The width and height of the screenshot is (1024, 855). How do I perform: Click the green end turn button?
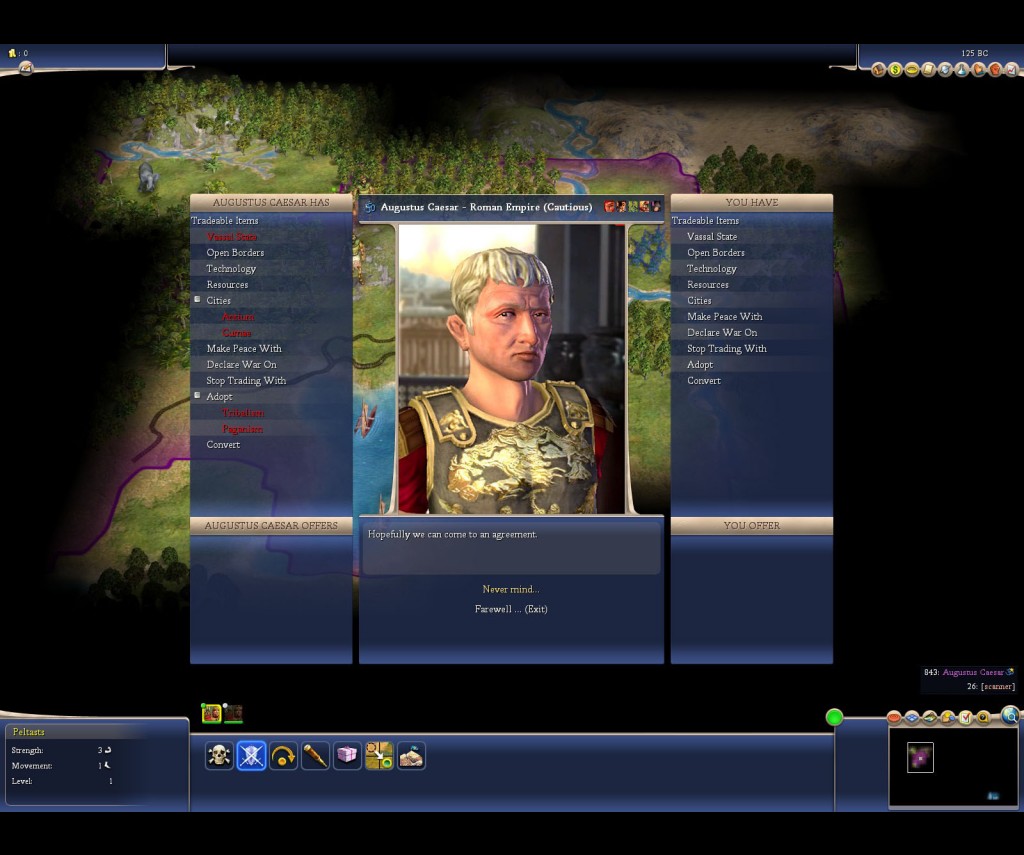(x=834, y=717)
